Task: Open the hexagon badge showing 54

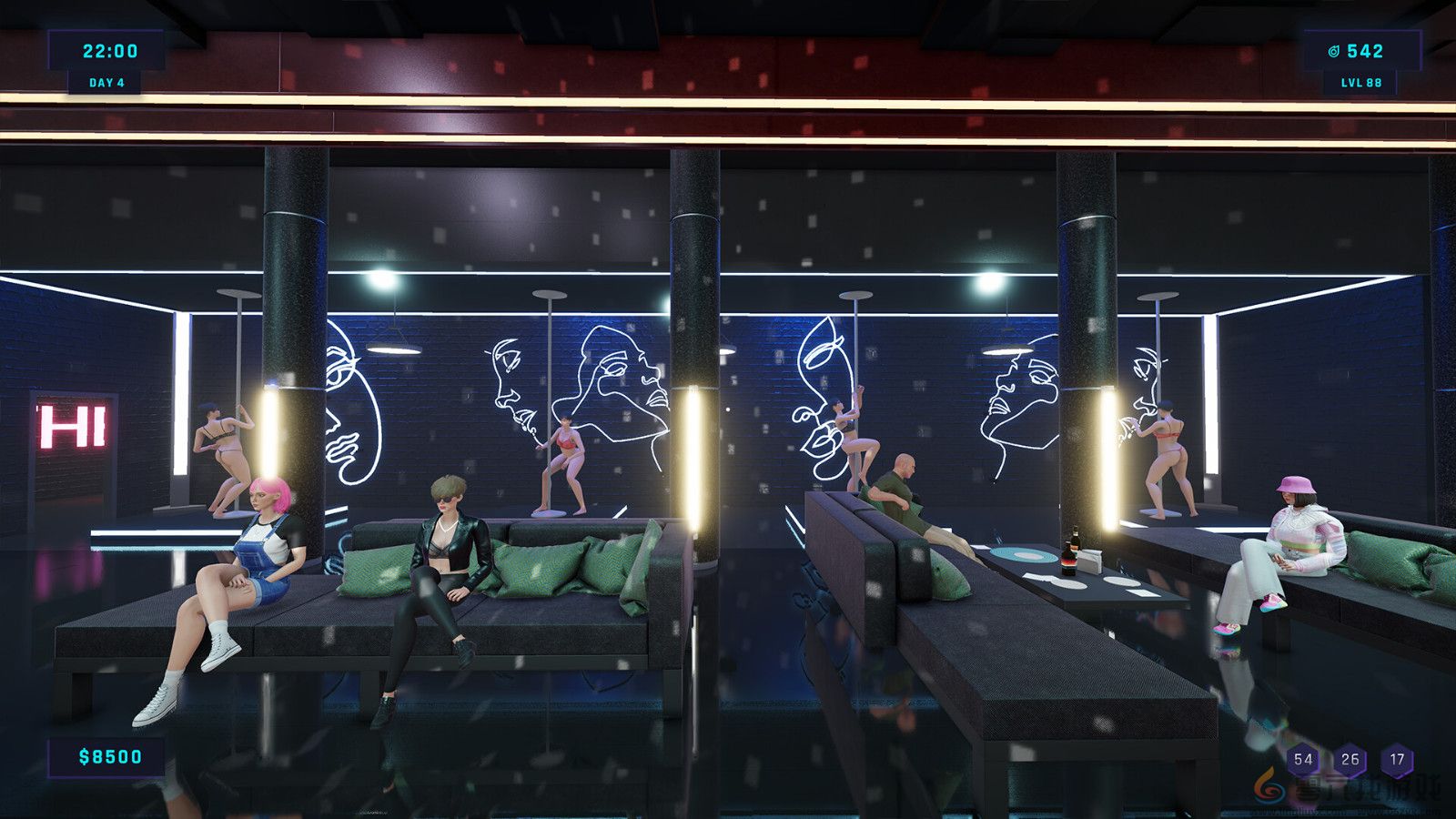Action: tap(1305, 757)
